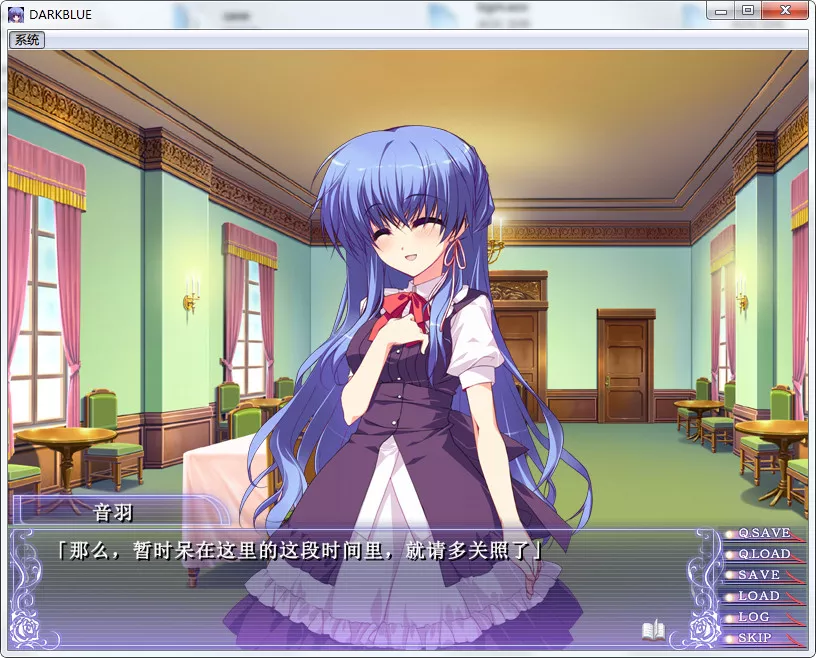The image size is (816, 658).
Task: Click the open book icon in the dialogue box
Action: (654, 631)
